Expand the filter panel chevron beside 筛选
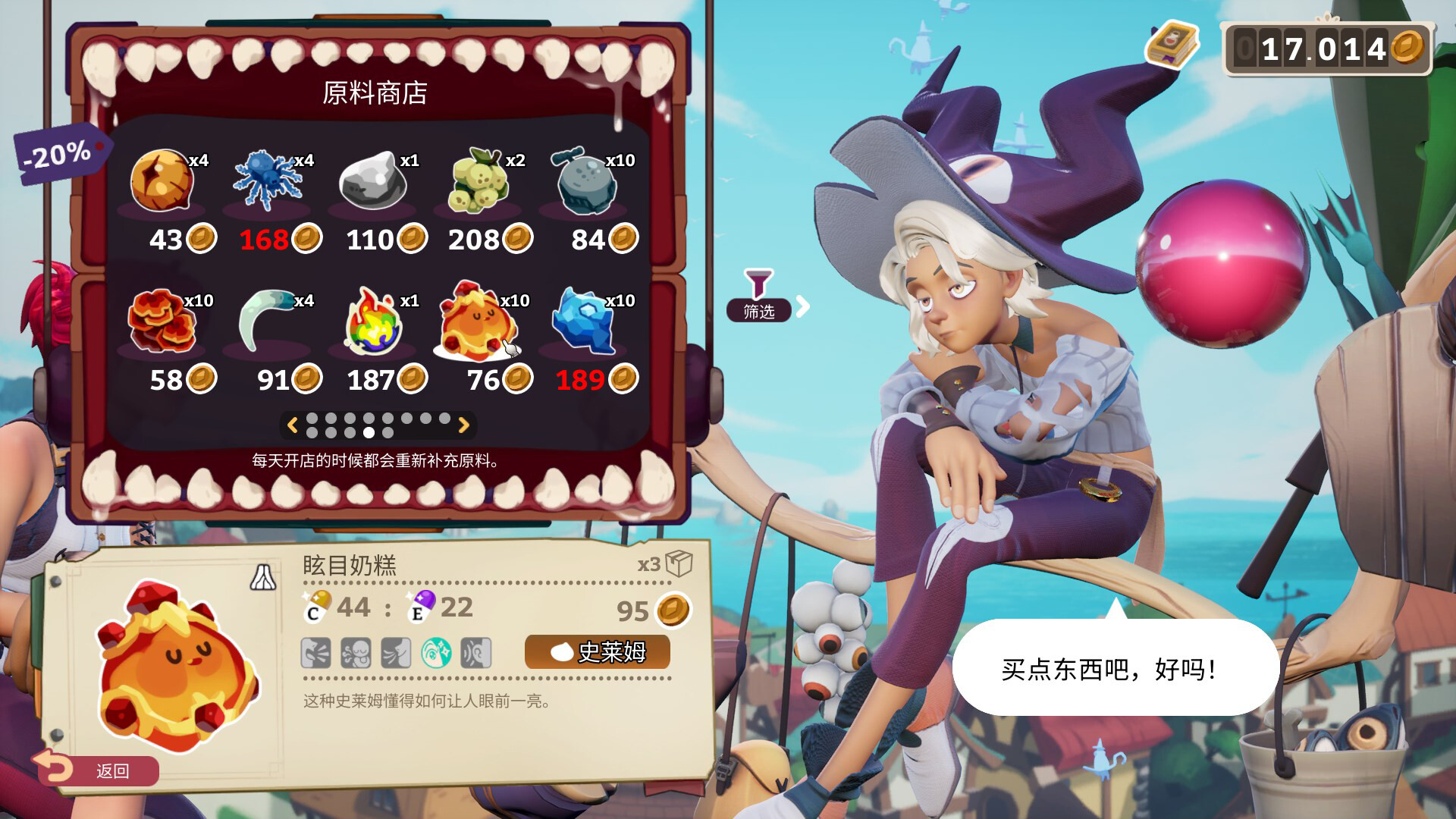Screen dimensions: 1456x819 pyautogui.click(x=802, y=306)
